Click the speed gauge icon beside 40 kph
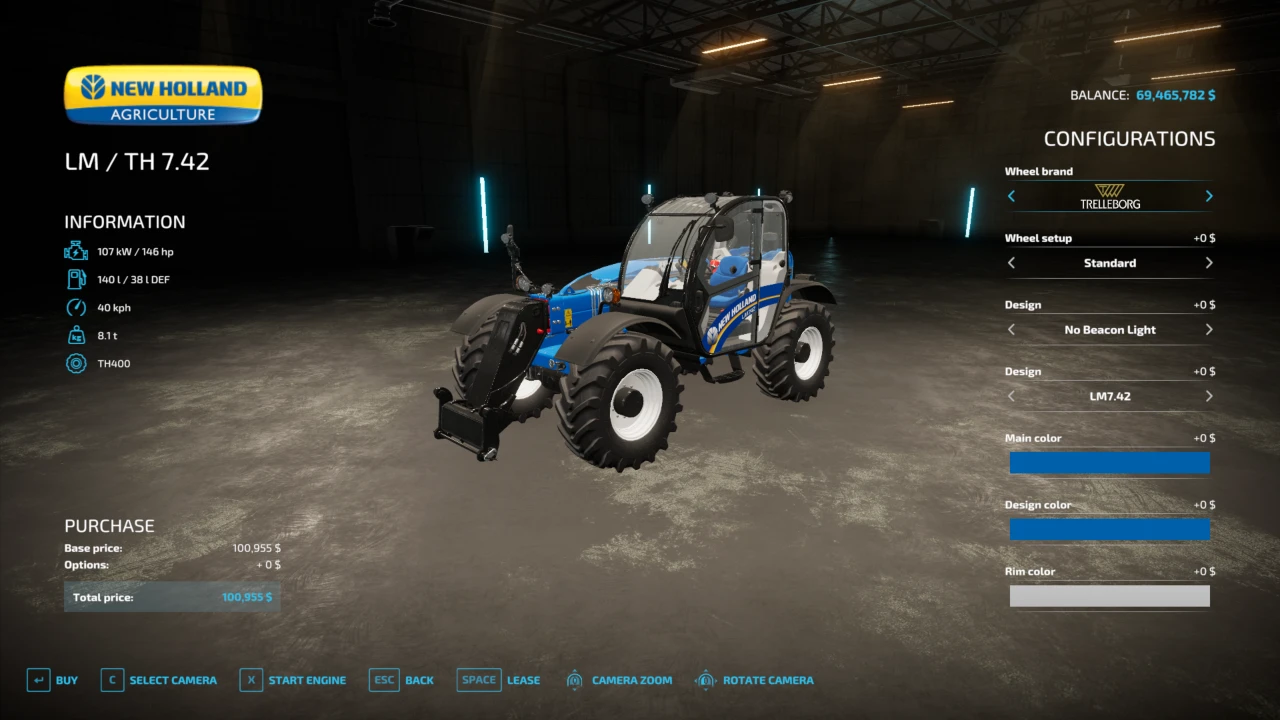Image resolution: width=1280 pixels, height=720 pixels. tap(76, 307)
